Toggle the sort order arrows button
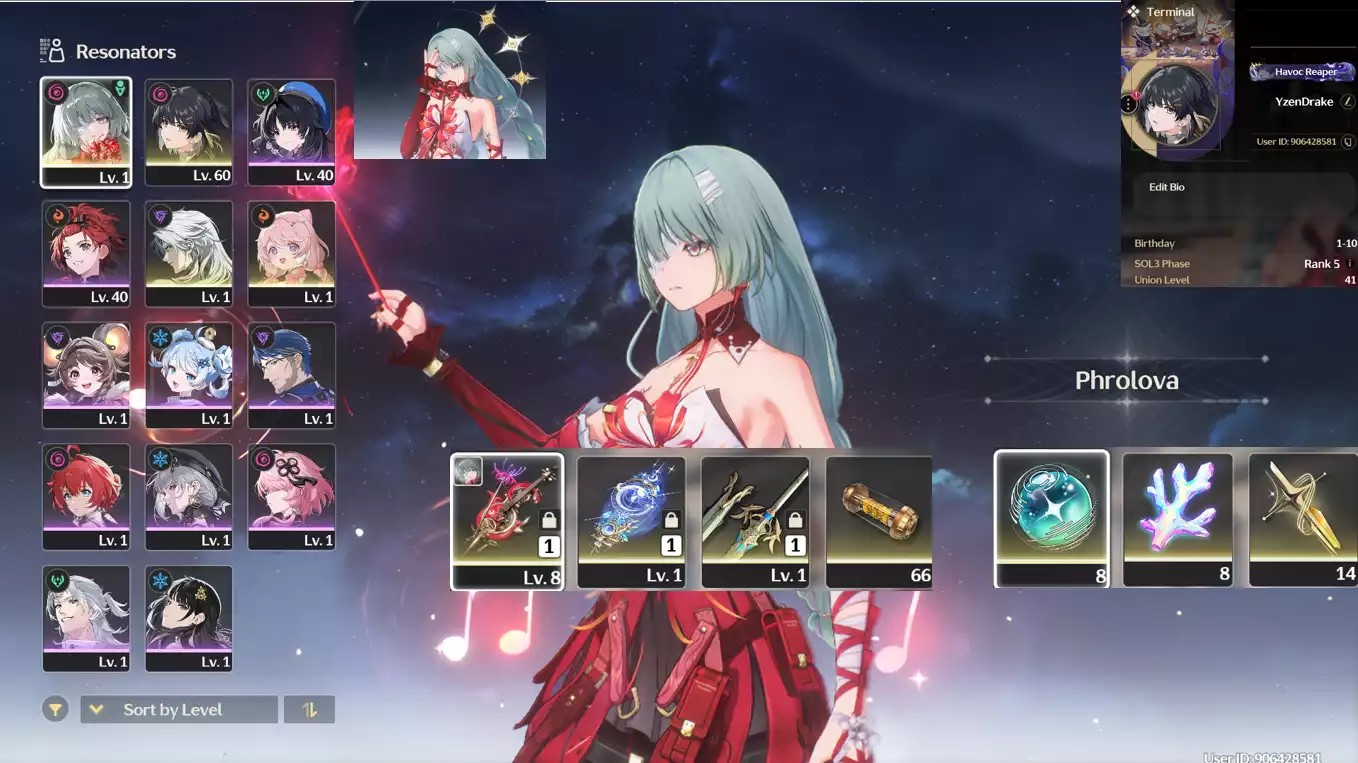 pos(310,710)
